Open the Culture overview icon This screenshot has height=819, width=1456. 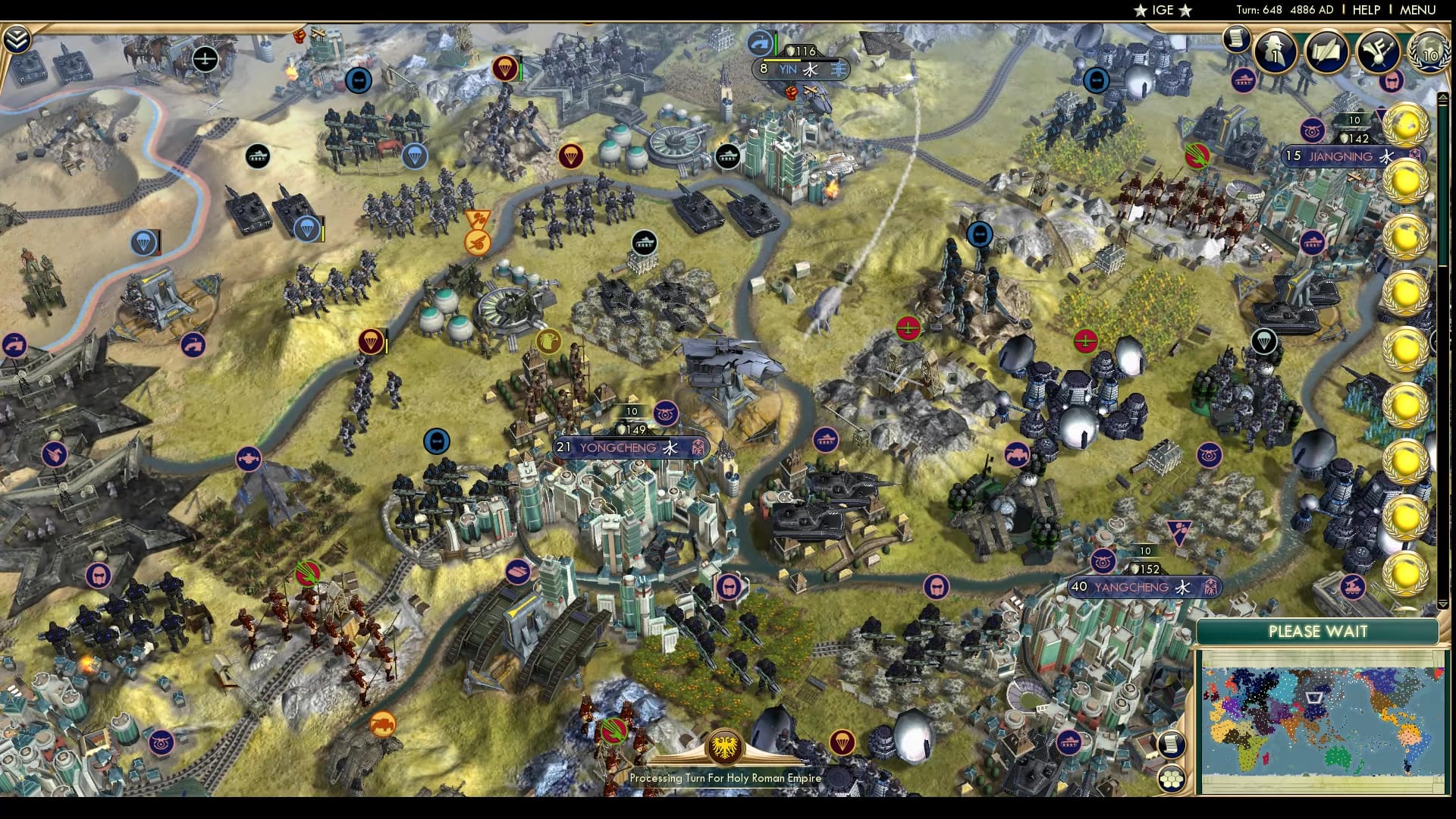click(1378, 53)
